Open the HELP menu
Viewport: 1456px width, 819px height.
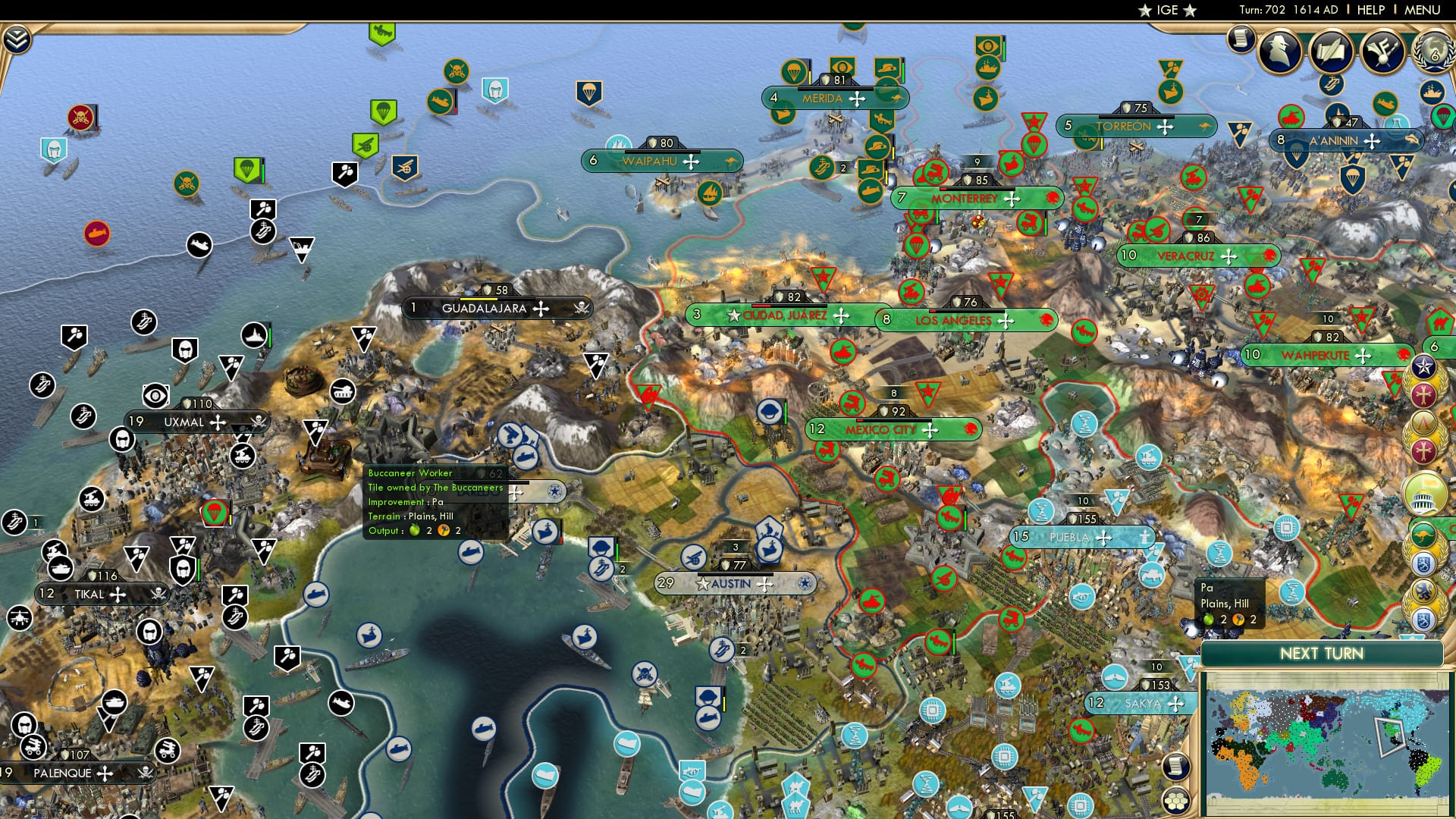(1370, 10)
